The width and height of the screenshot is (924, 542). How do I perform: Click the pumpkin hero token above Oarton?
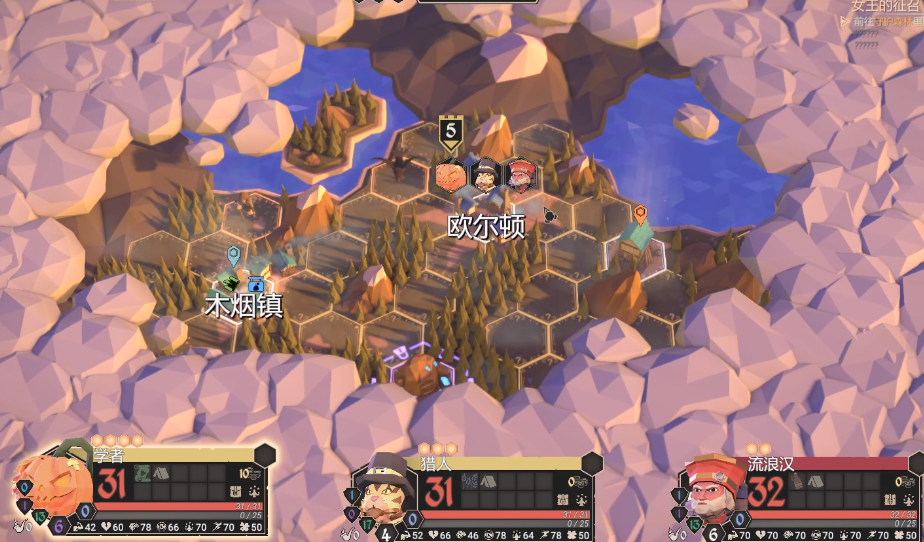[451, 176]
